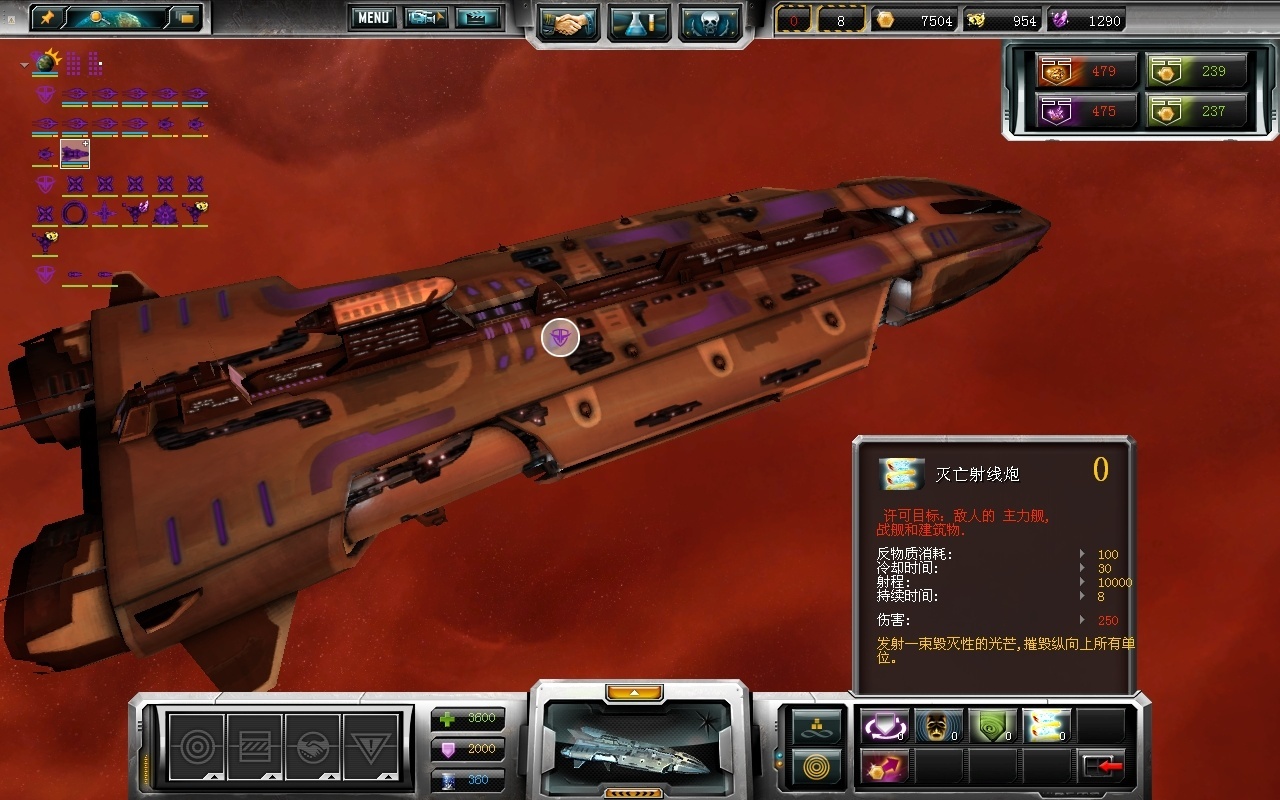
Task: Click the red arrow back button
Action: (1102, 766)
